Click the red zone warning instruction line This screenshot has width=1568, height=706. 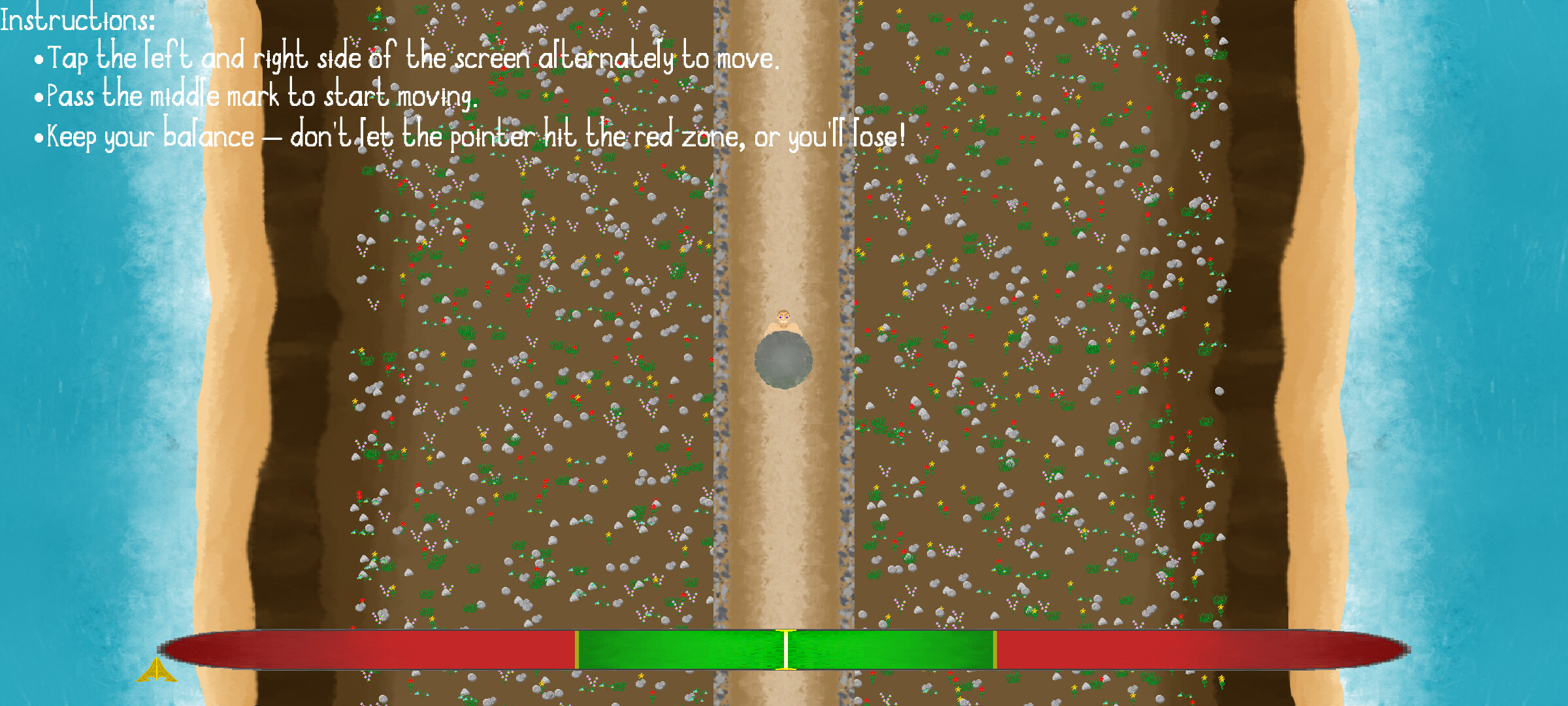[x=470, y=135]
